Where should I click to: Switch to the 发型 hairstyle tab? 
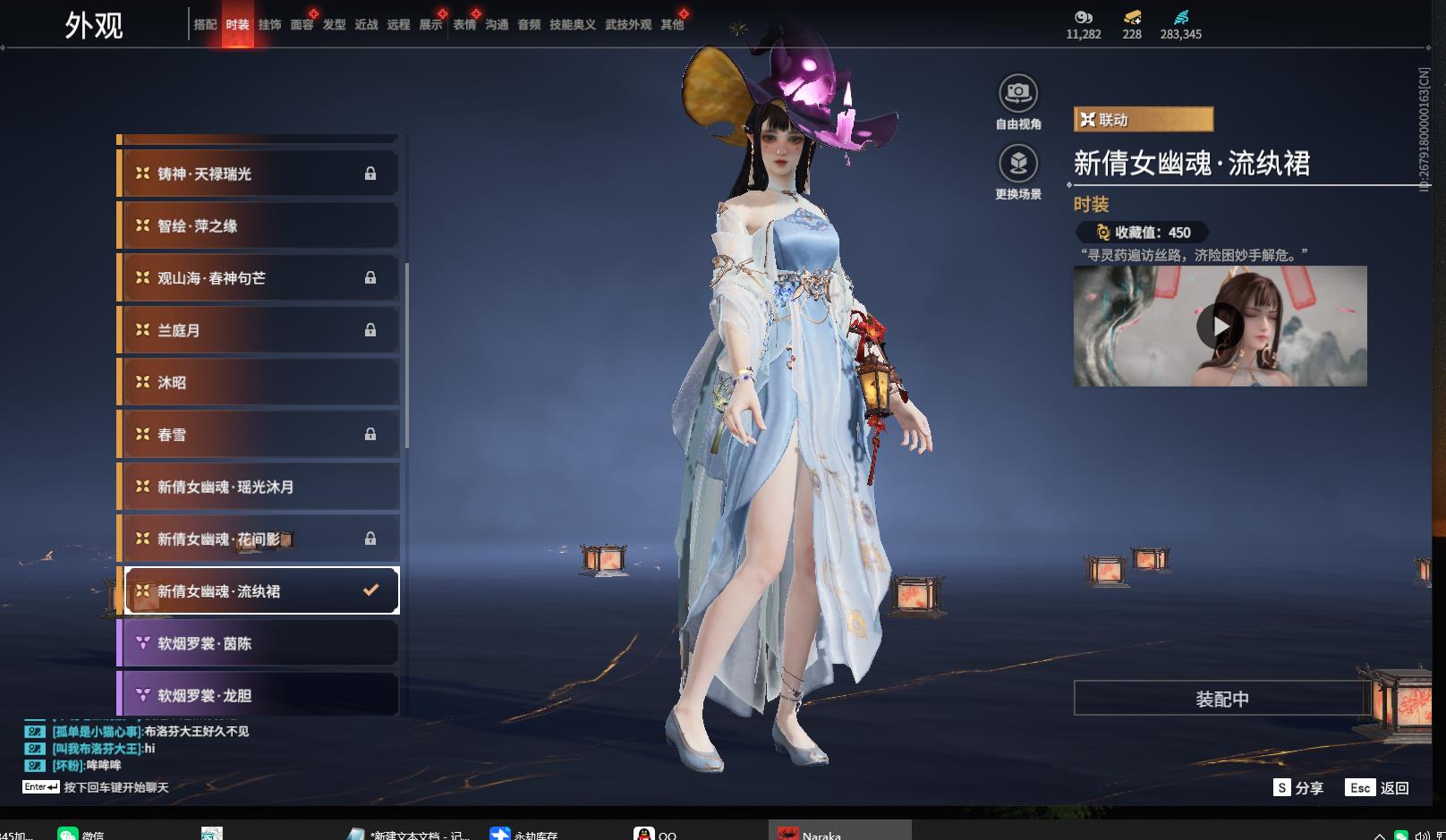coord(334,25)
